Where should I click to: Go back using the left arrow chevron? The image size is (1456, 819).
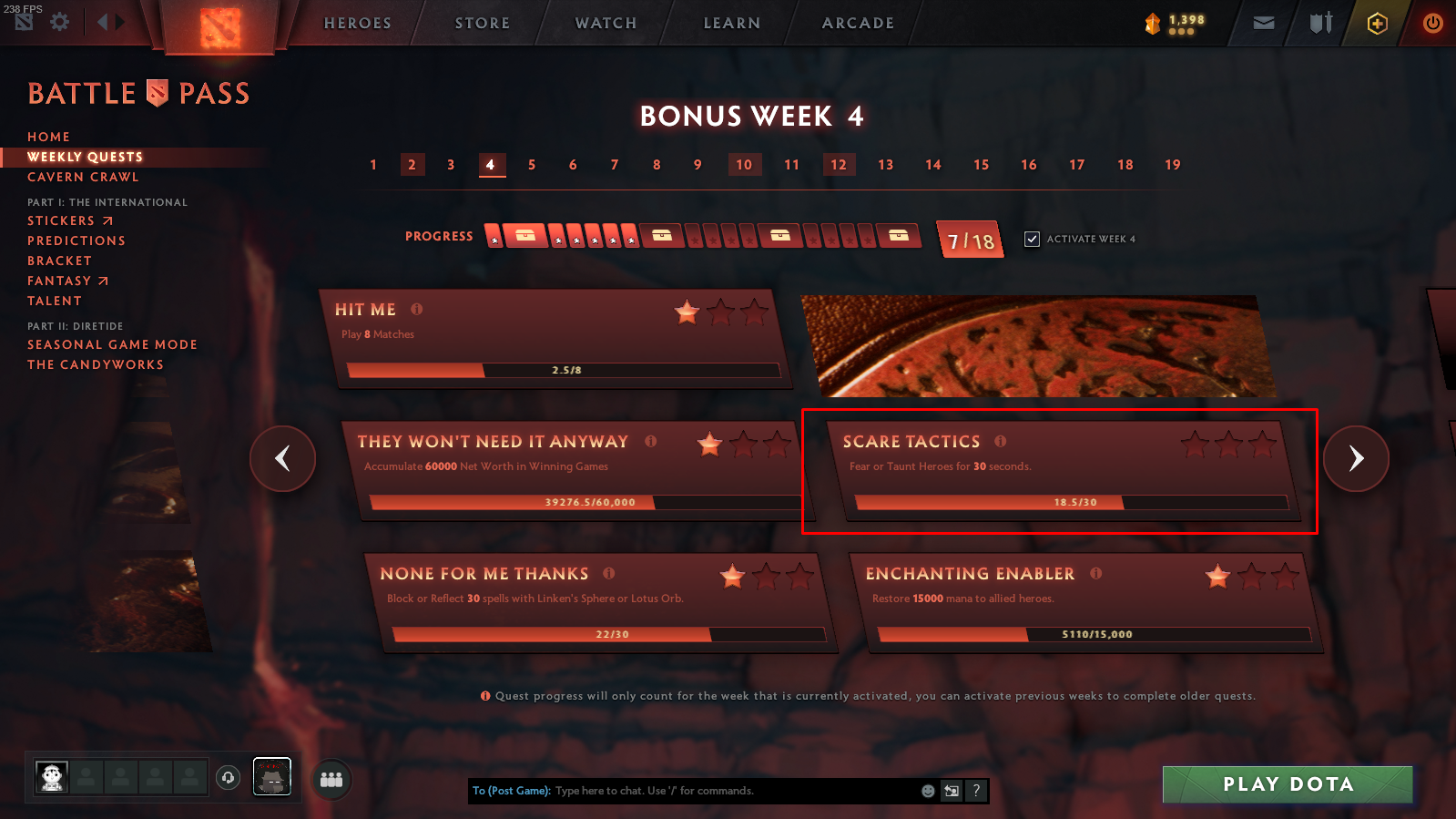click(282, 459)
